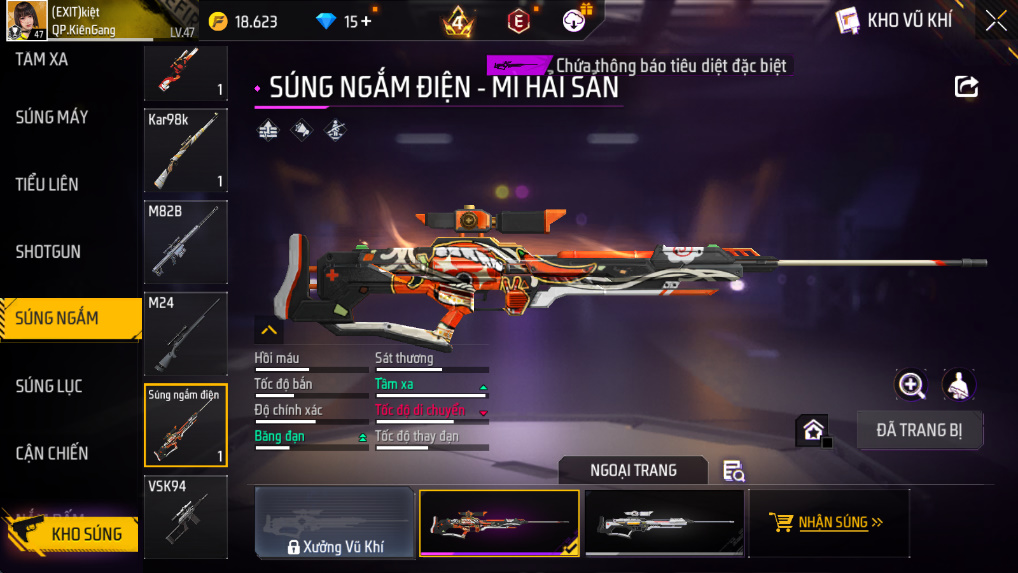Switch to the Súng Máy category
Screen dimensions: 1018x573
pos(52,117)
